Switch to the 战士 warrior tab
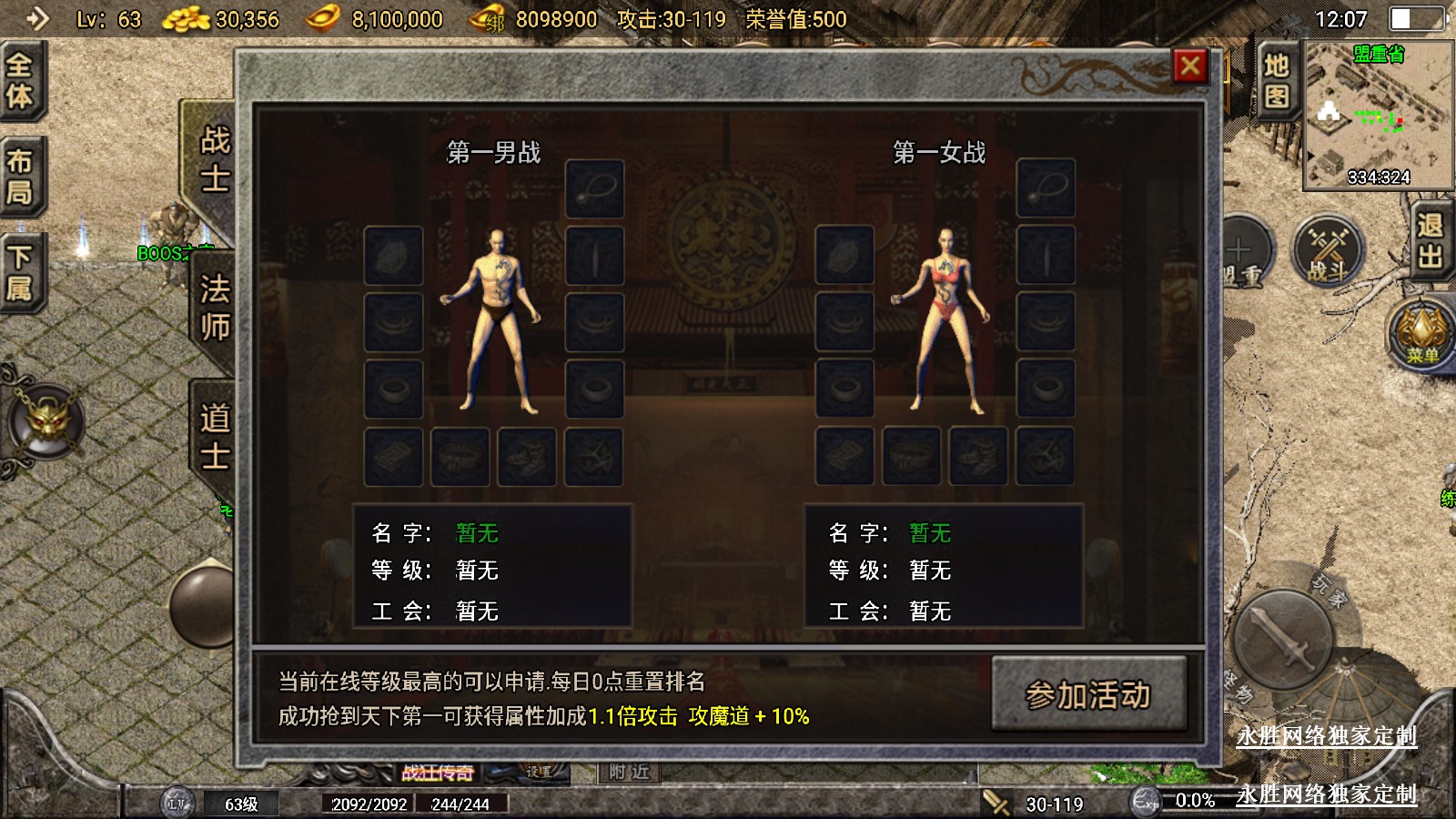This screenshot has height=819, width=1456. click(215, 158)
